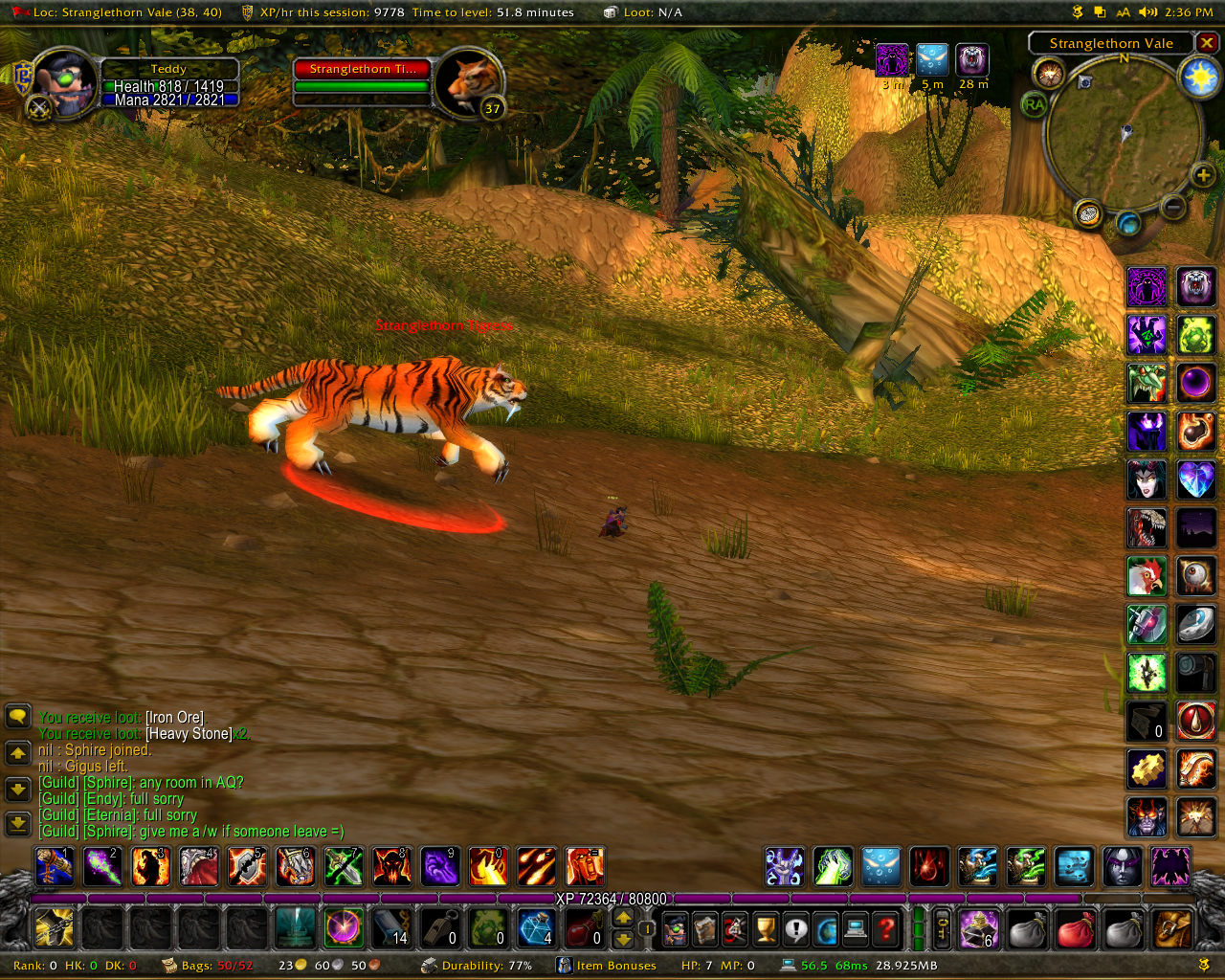The width and height of the screenshot is (1225, 980).
Task: Activate the blue heart crystal side-bar icon
Action: coord(1195,479)
